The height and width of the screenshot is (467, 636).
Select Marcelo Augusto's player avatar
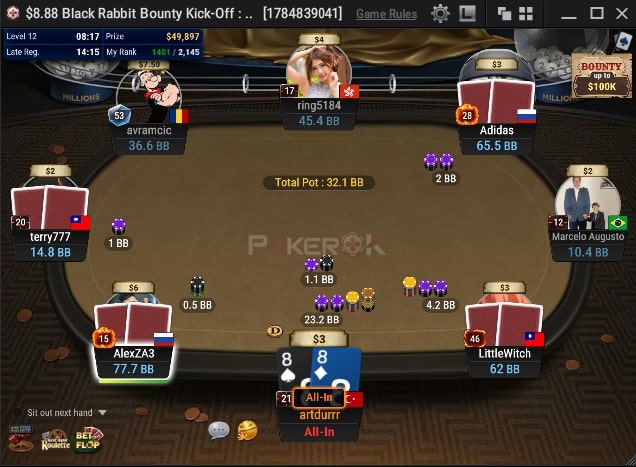coord(588,205)
